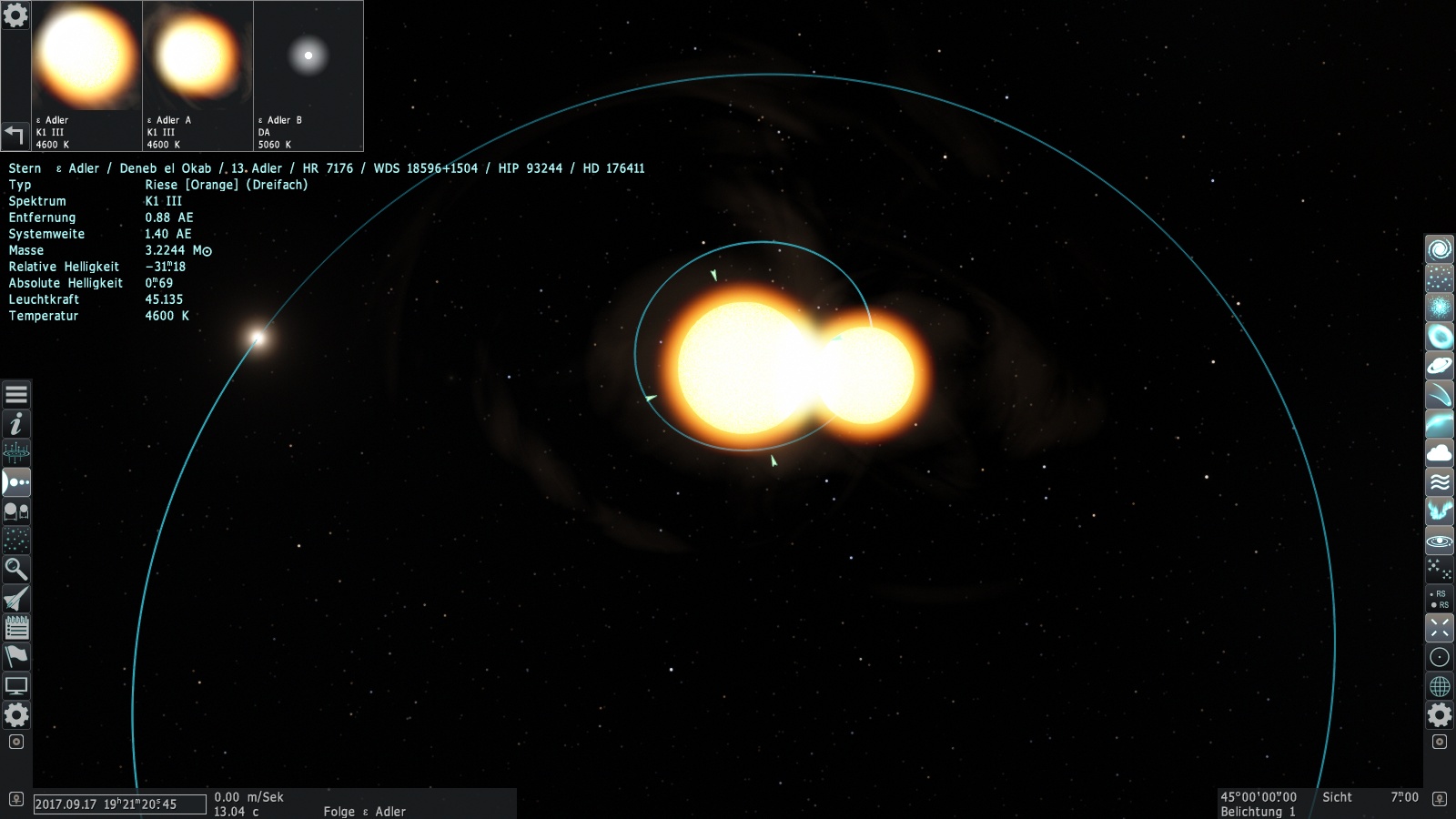Open the gear settings on the right toolbar
1456x819 pixels.
(1440, 715)
